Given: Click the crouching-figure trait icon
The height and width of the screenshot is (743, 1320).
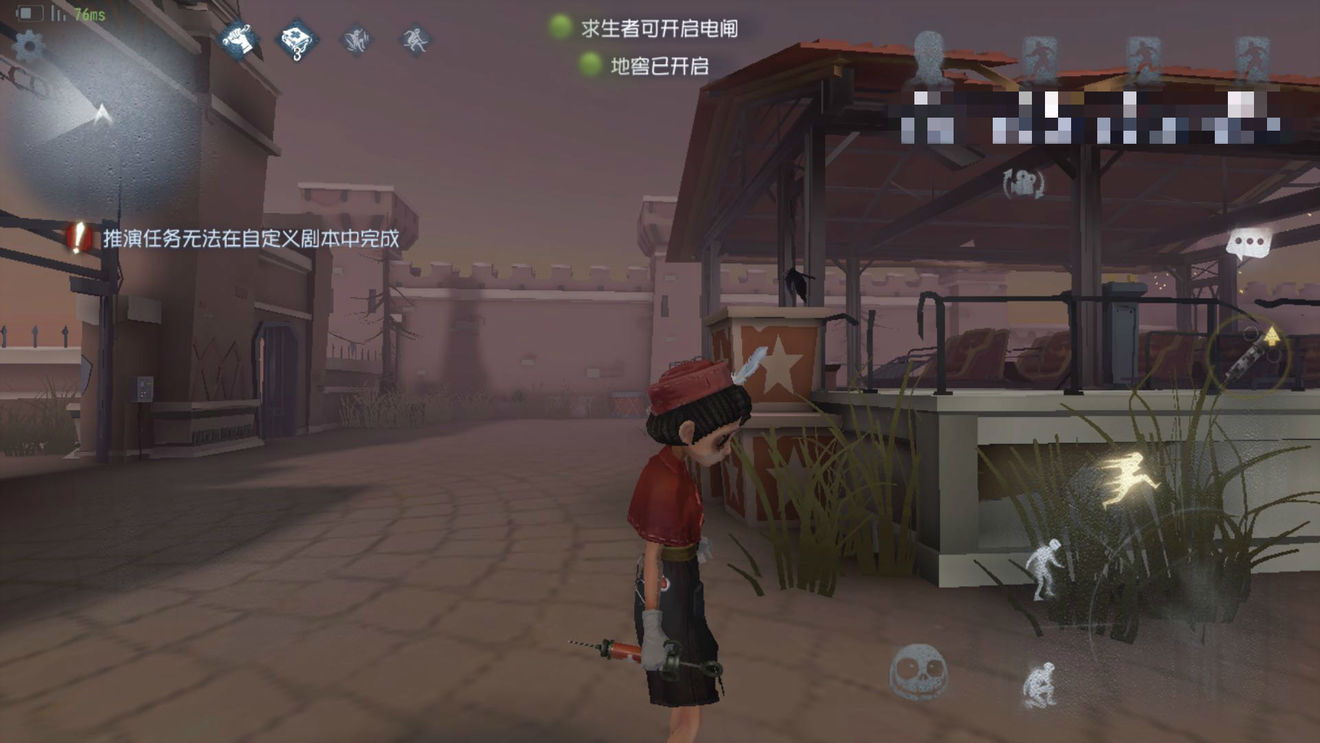Looking at the screenshot, I should (x=356, y=41).
